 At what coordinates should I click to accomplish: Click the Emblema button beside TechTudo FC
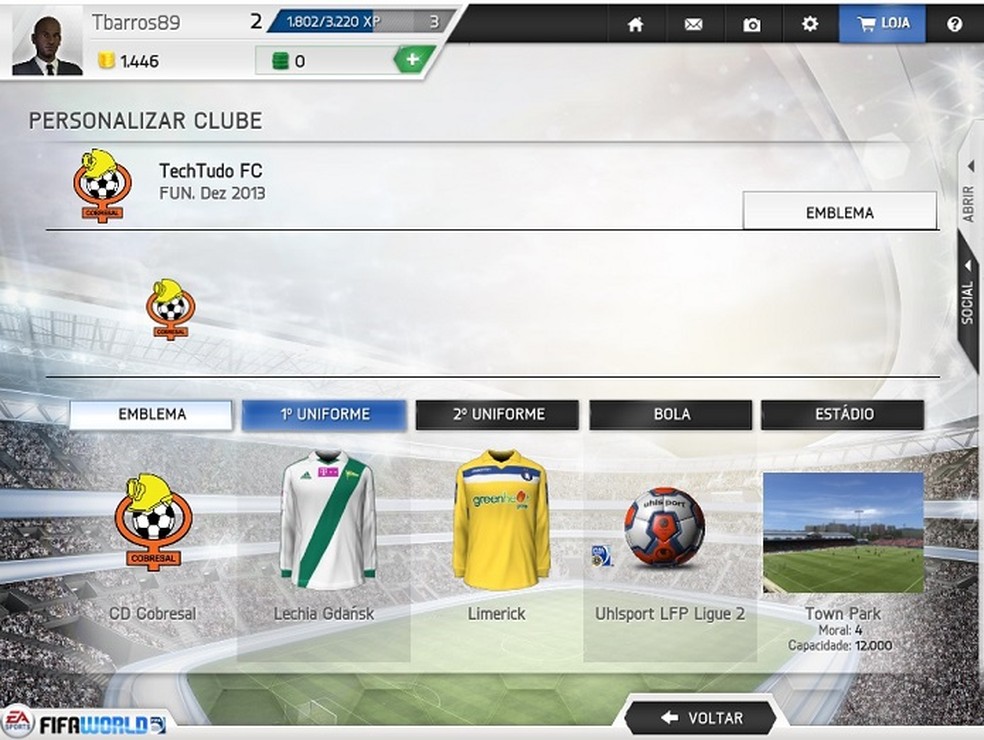[839, 212]
